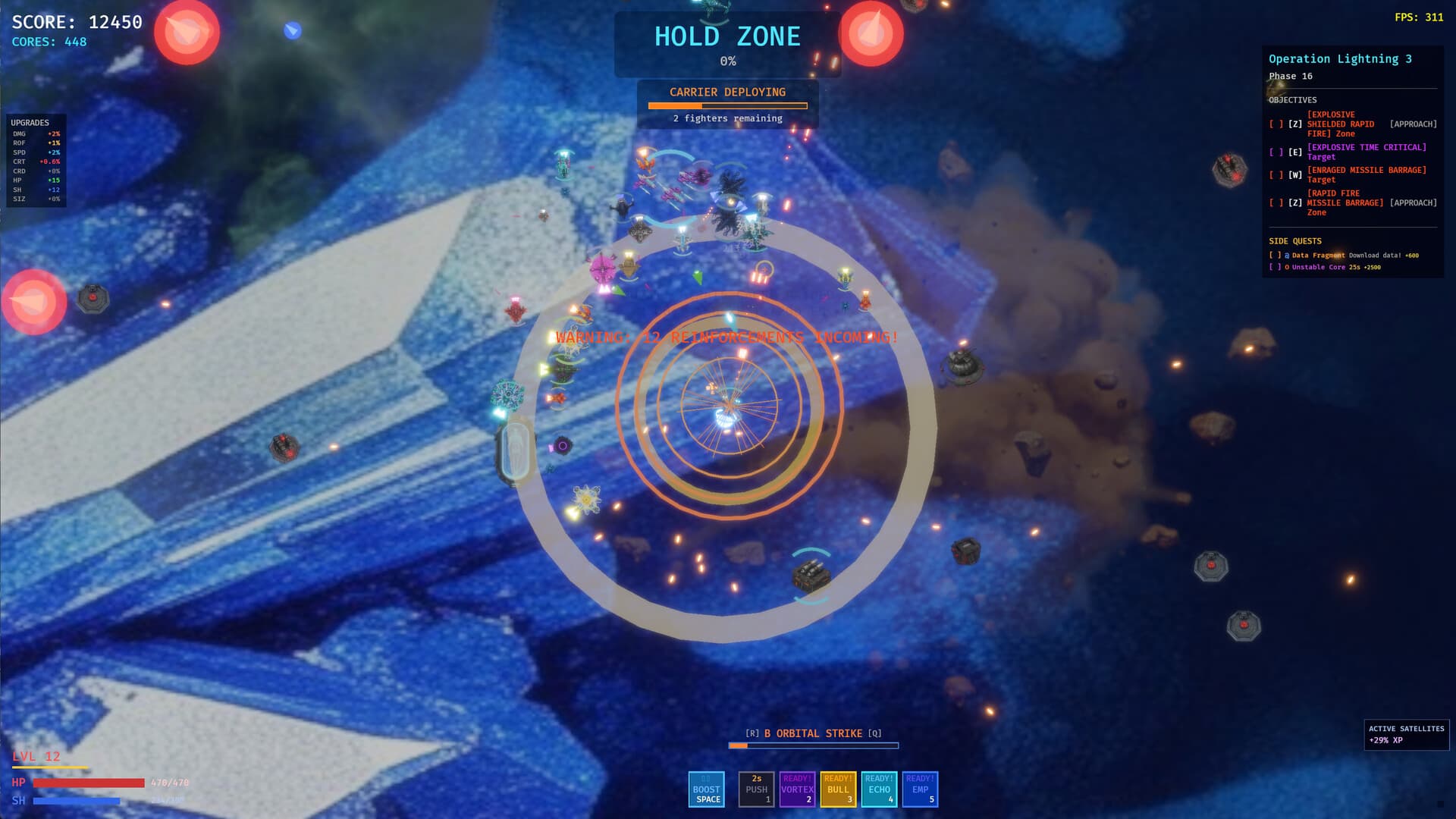The width and height of the screenshot is (1456, 819).
Task: Trigger the PUSH ability on slot 1
Action: tap(755, 789)
